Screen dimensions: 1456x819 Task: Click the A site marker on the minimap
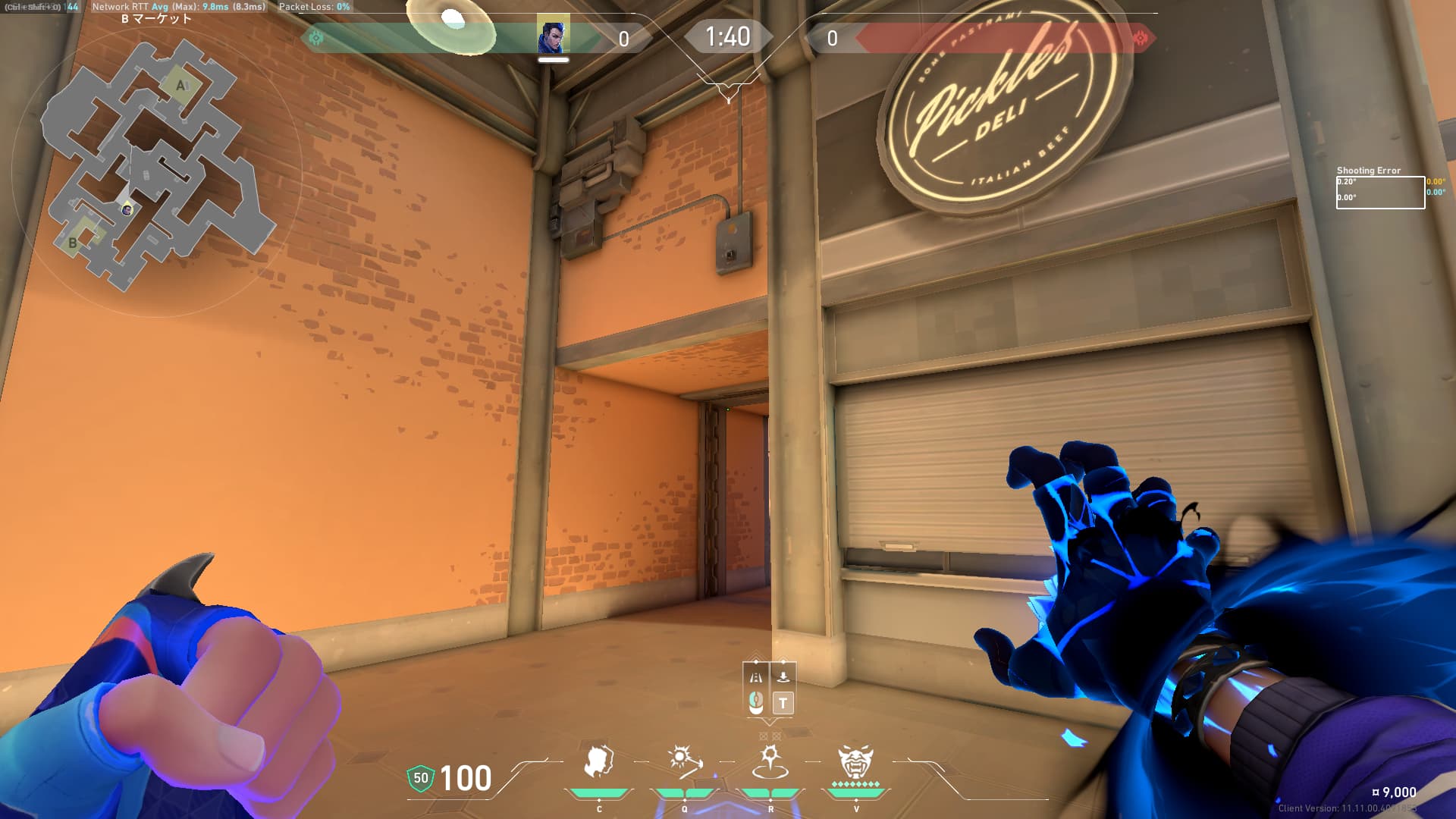click(x=180, y=86)
